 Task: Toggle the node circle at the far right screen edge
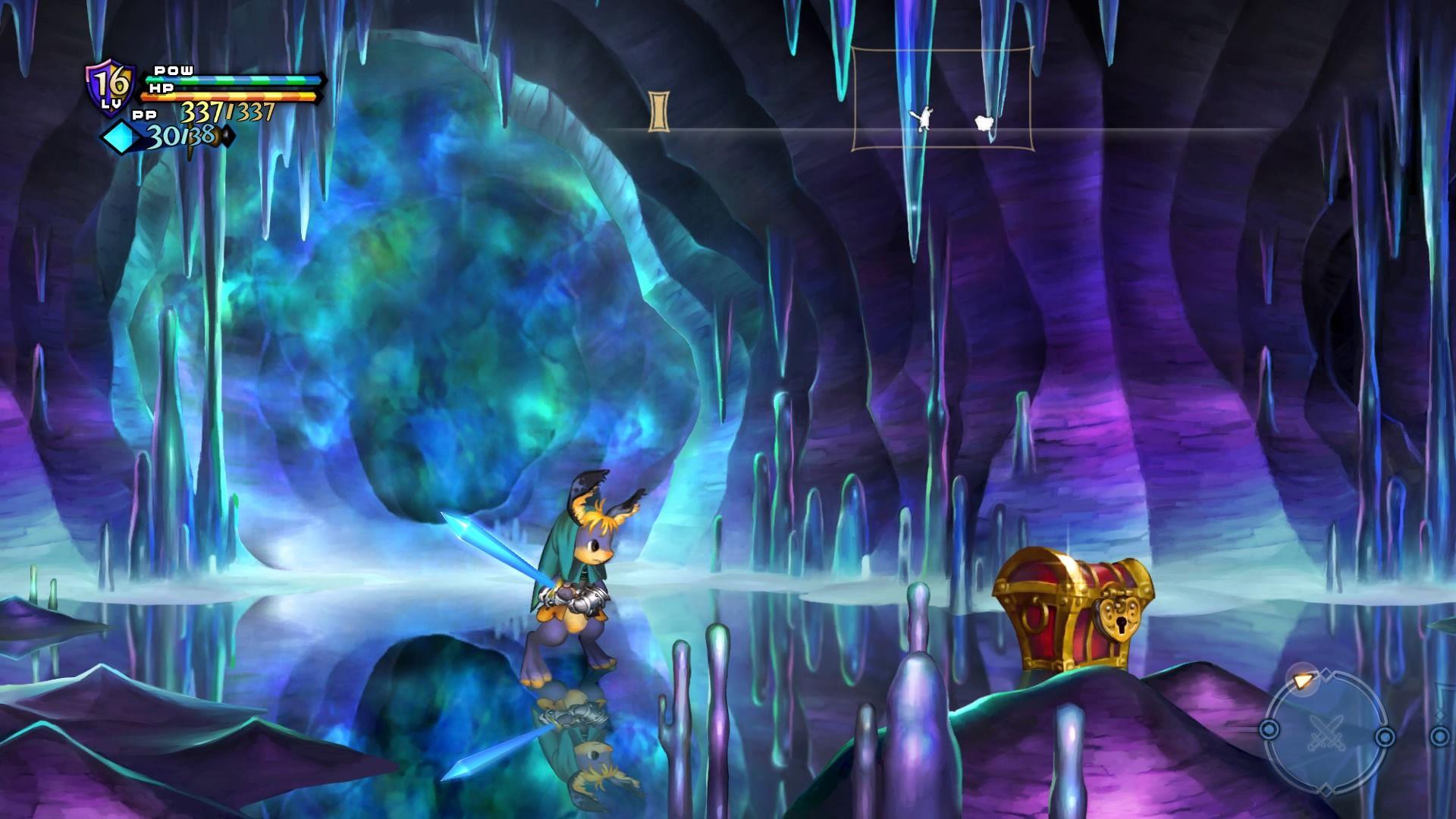click(1440, 736)
